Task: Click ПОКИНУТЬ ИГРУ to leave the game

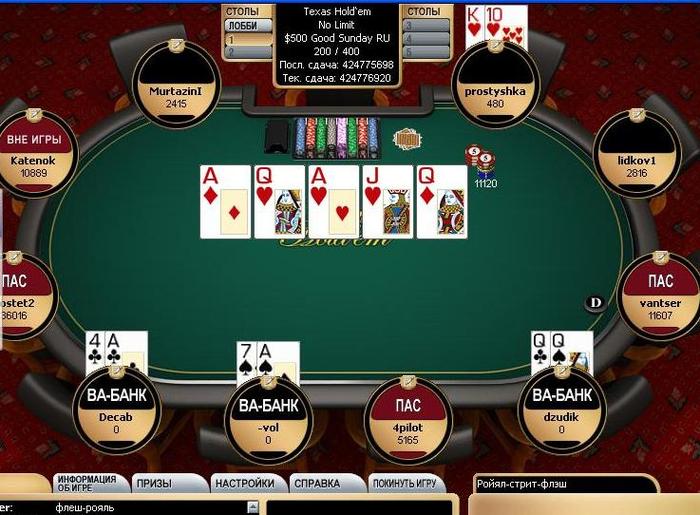Action: point(403,484)
